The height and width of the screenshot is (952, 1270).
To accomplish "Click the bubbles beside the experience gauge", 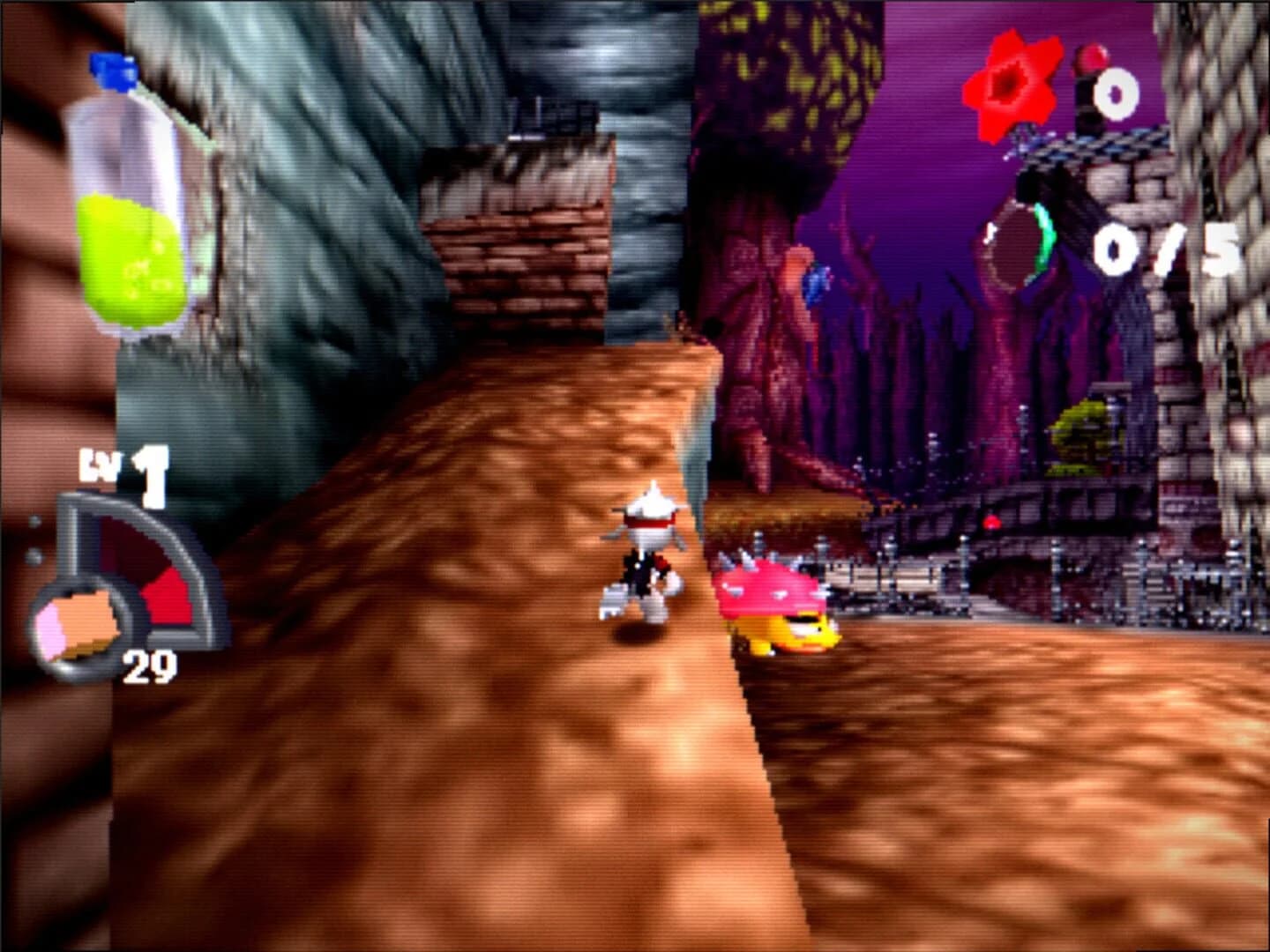I will (34, 538).
